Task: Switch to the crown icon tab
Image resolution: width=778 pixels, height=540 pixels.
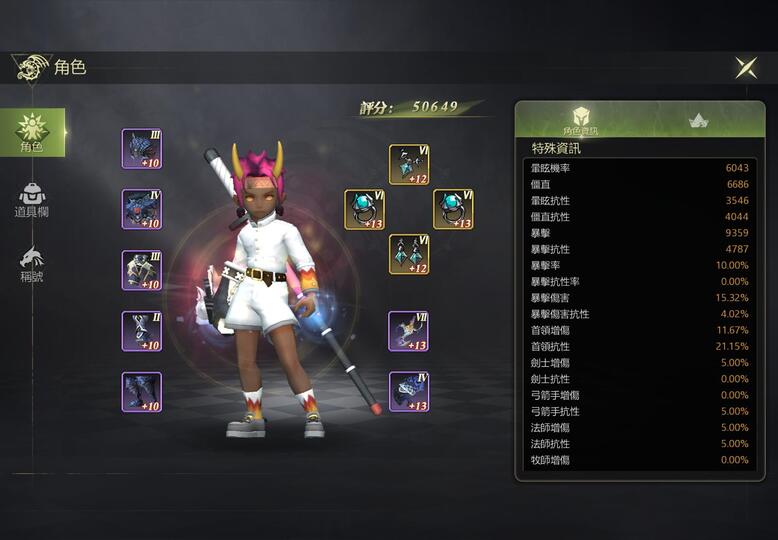Action: click(698, 120)
